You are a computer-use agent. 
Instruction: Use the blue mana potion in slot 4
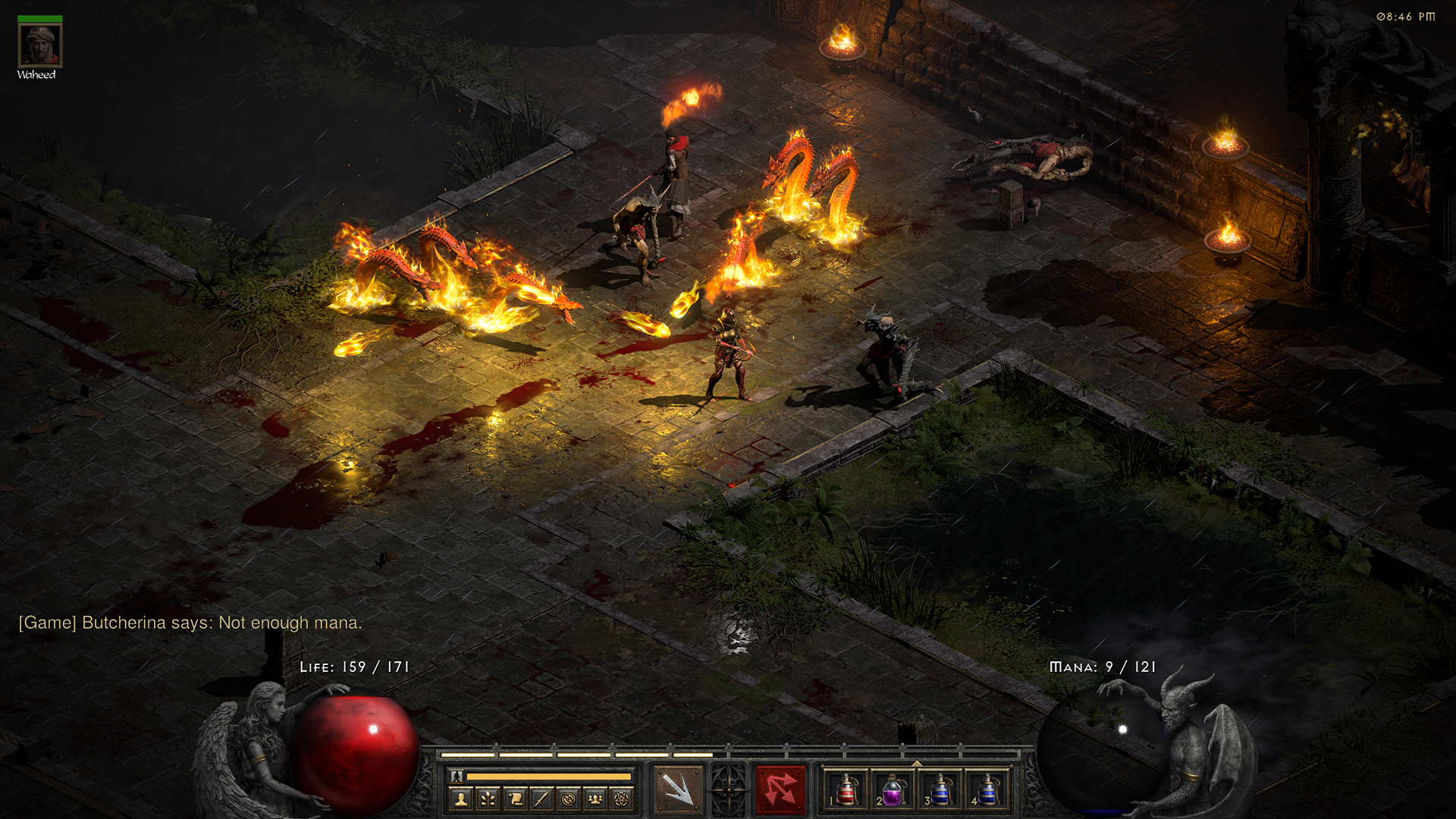coord(987,789)
